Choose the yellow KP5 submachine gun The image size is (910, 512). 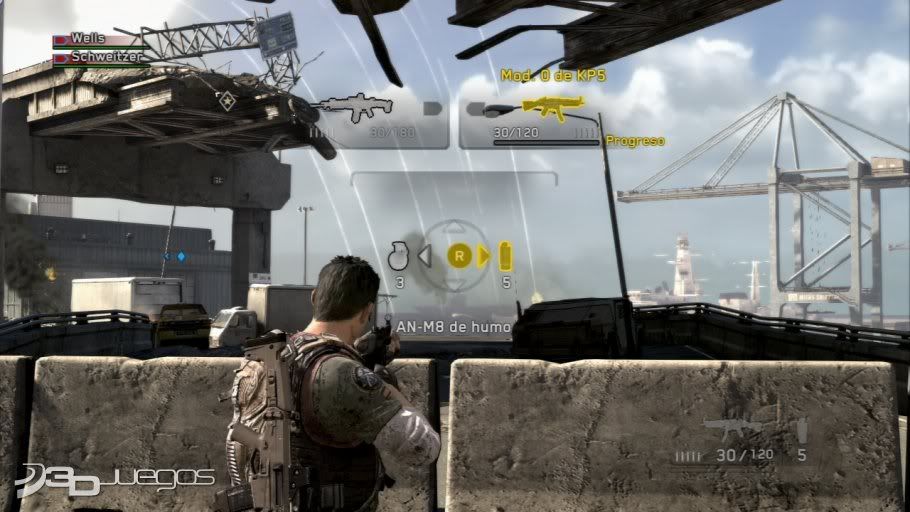point(553,106)
